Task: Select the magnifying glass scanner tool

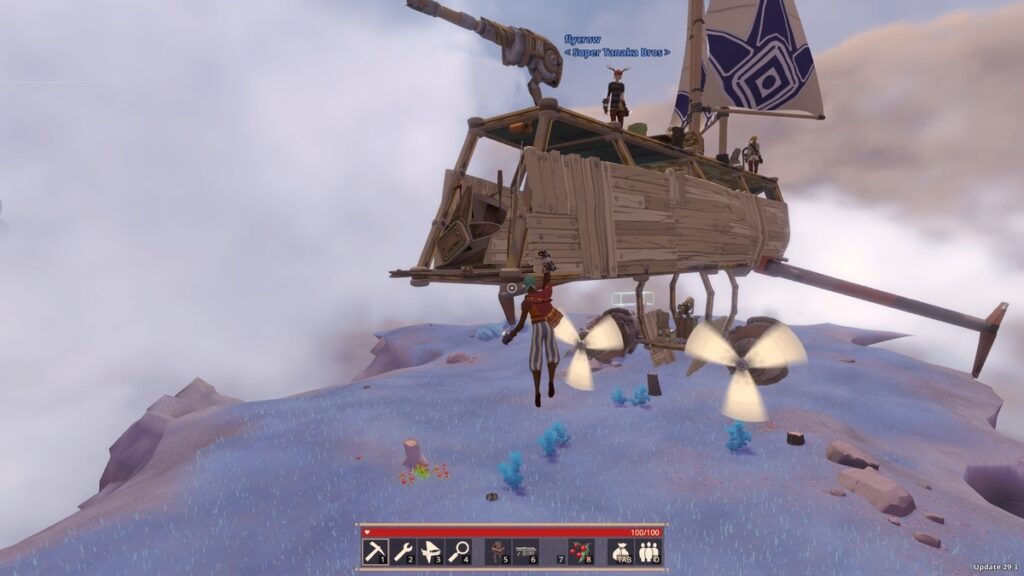Action: click(459, 551)
